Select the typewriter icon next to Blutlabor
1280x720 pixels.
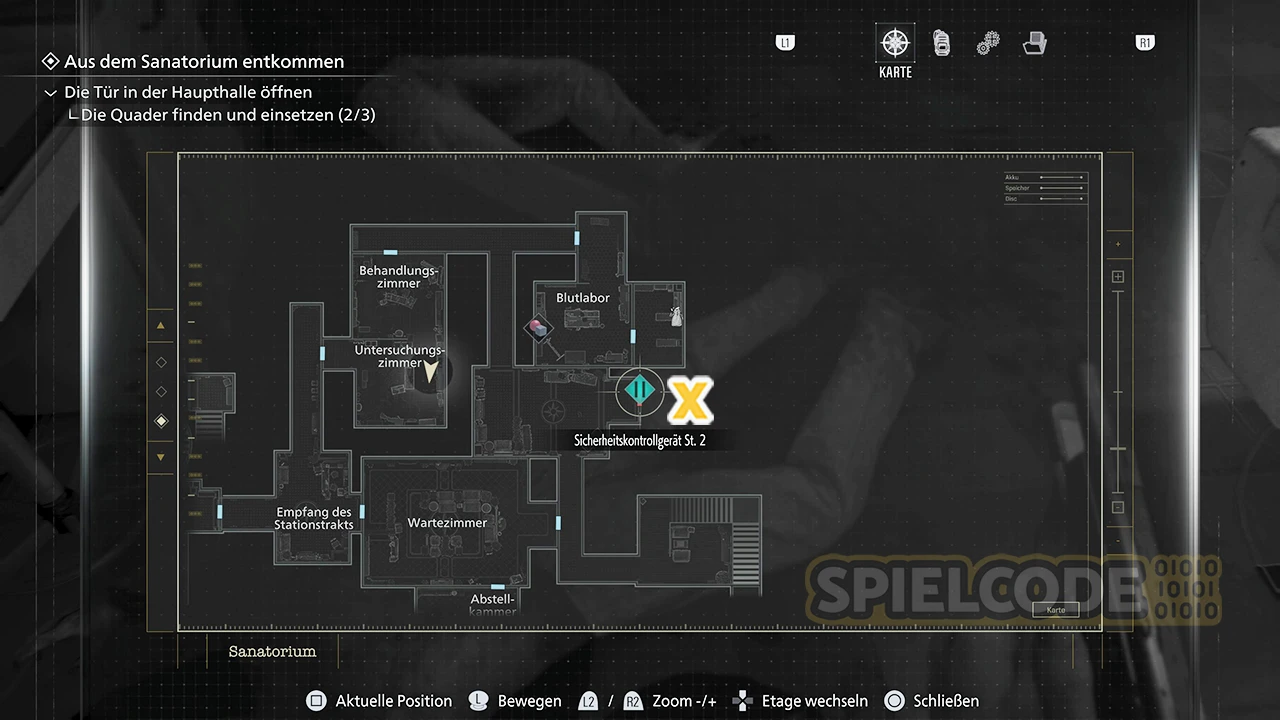676,317
